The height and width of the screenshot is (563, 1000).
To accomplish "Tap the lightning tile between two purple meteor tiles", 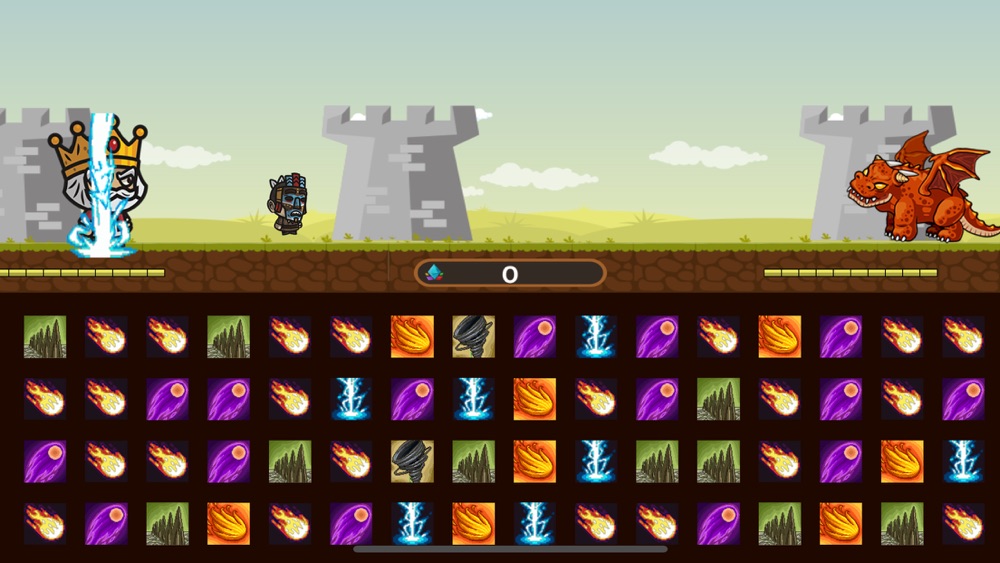I will coord(597,337).
